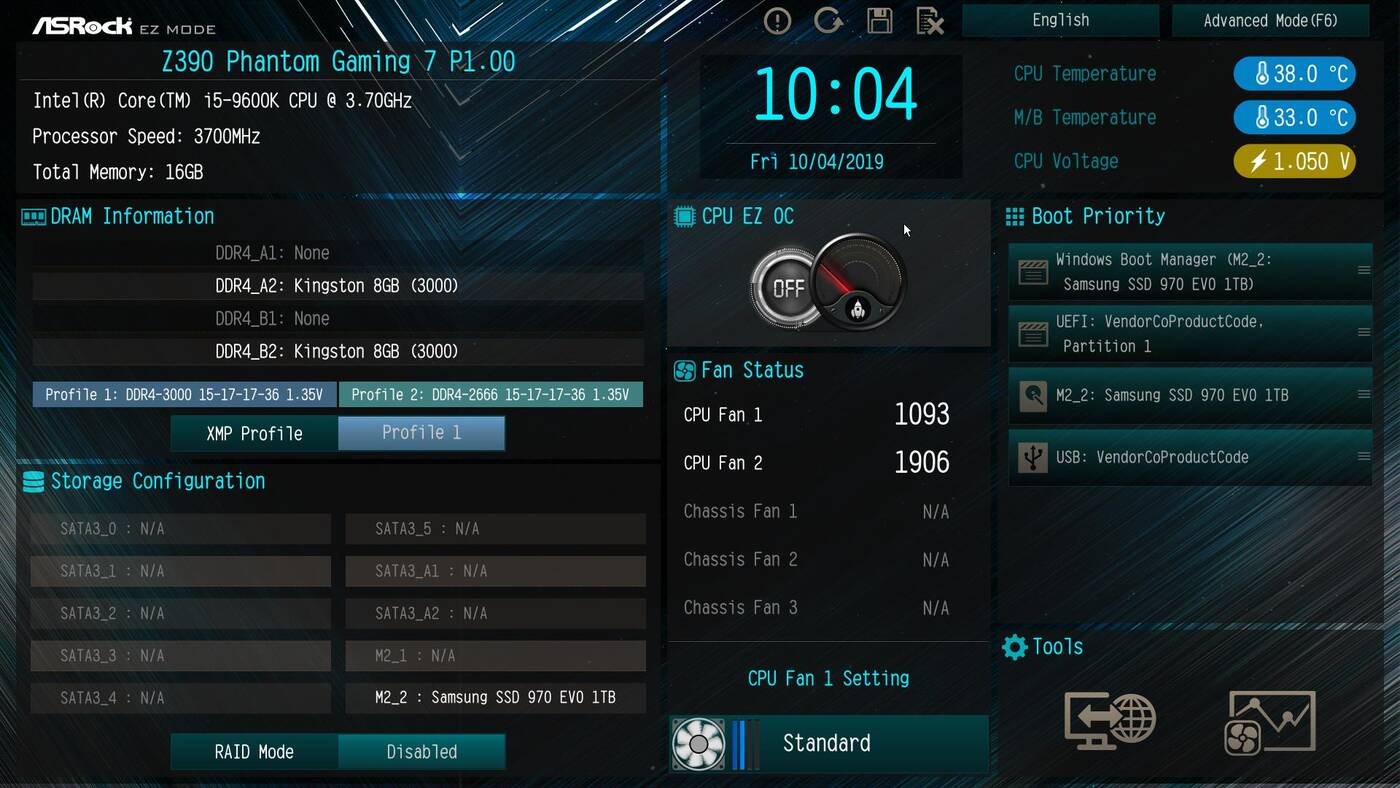Choose Profile 2 DDR4-2666 memory option
This screenshot has width=1400, height=788.
click(x=490, y=395)
